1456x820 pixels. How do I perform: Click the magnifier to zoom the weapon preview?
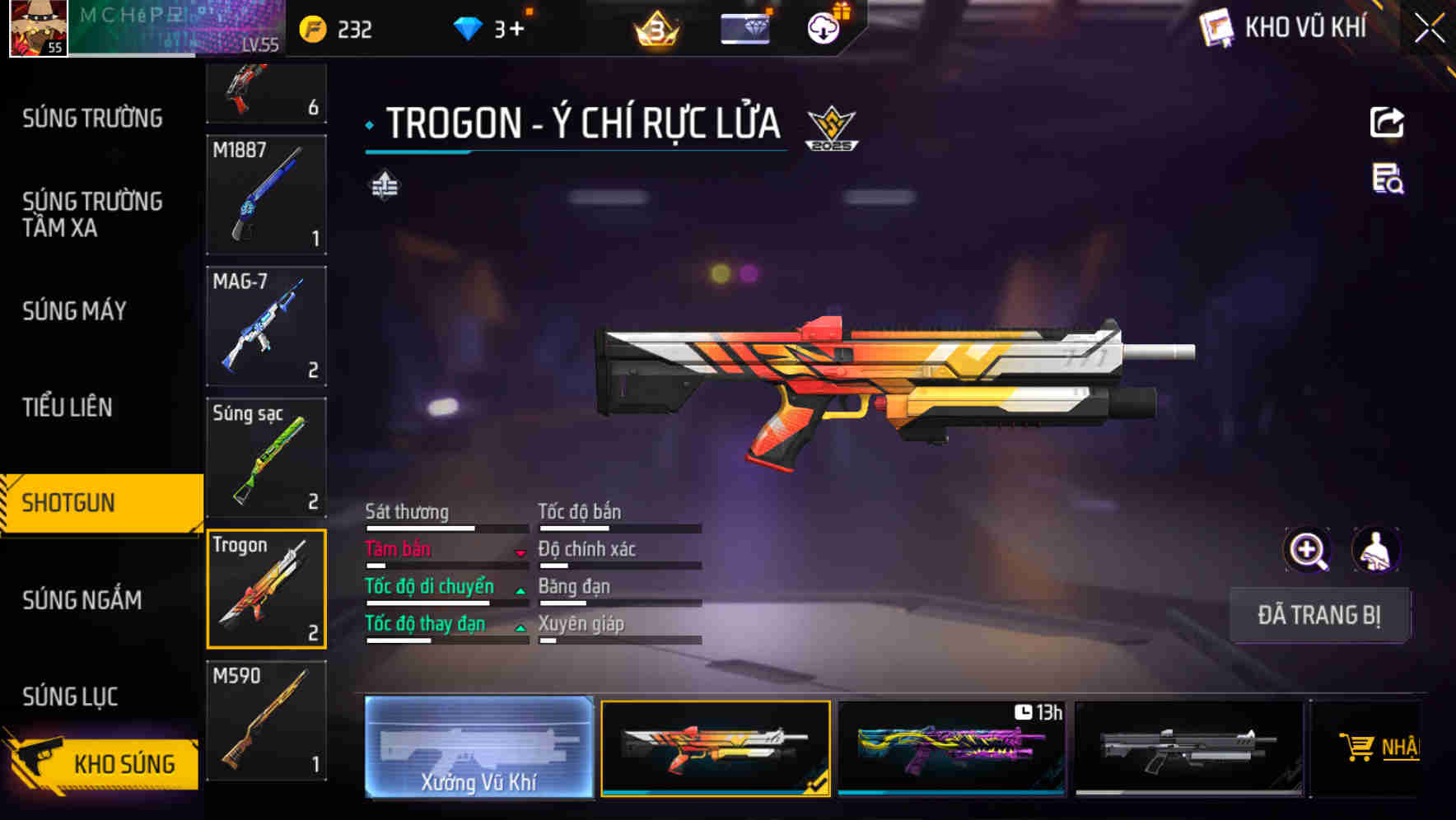click(1309, 550)
